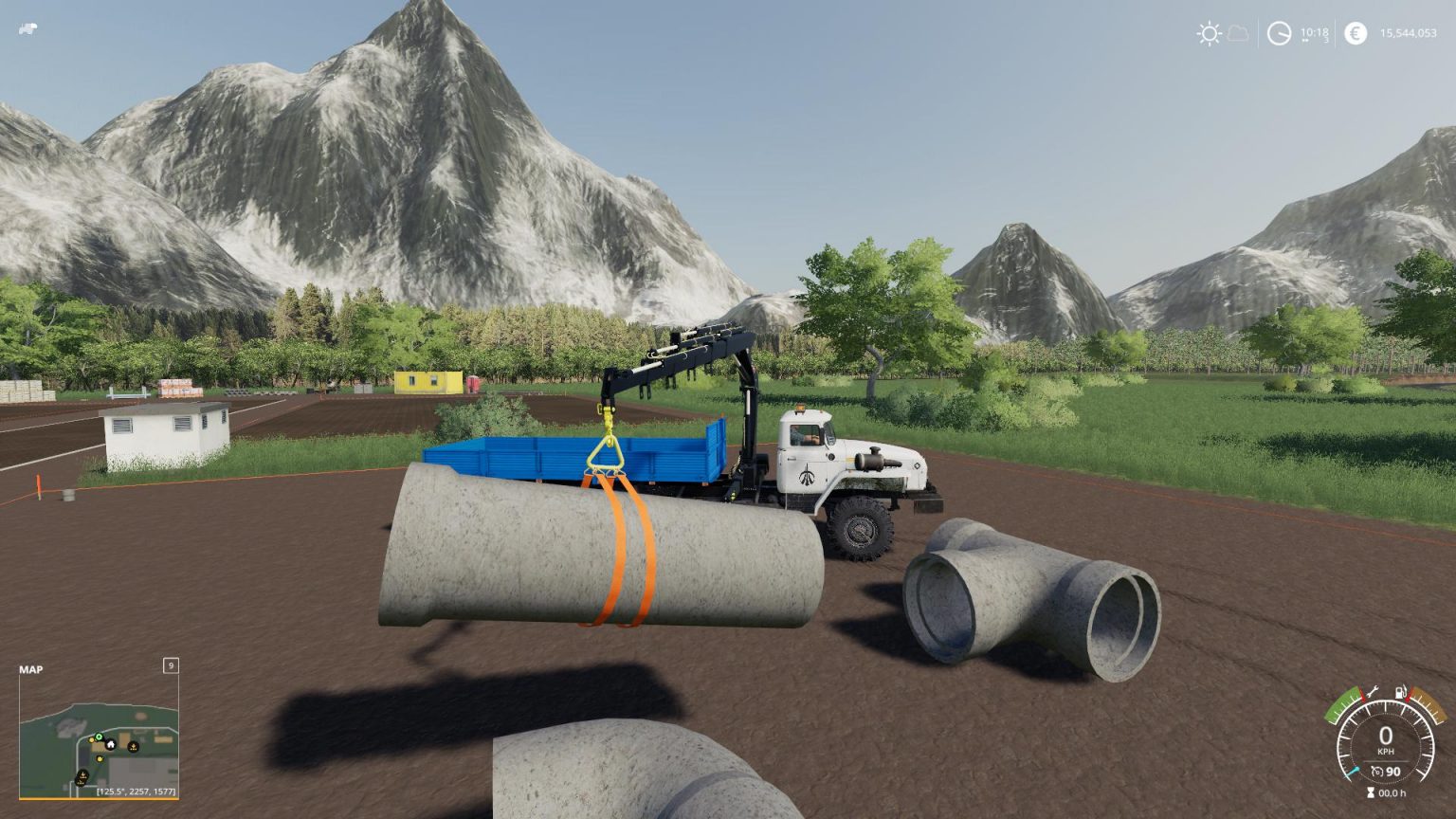Click the green player arrow on the minimap

[99, 737]
